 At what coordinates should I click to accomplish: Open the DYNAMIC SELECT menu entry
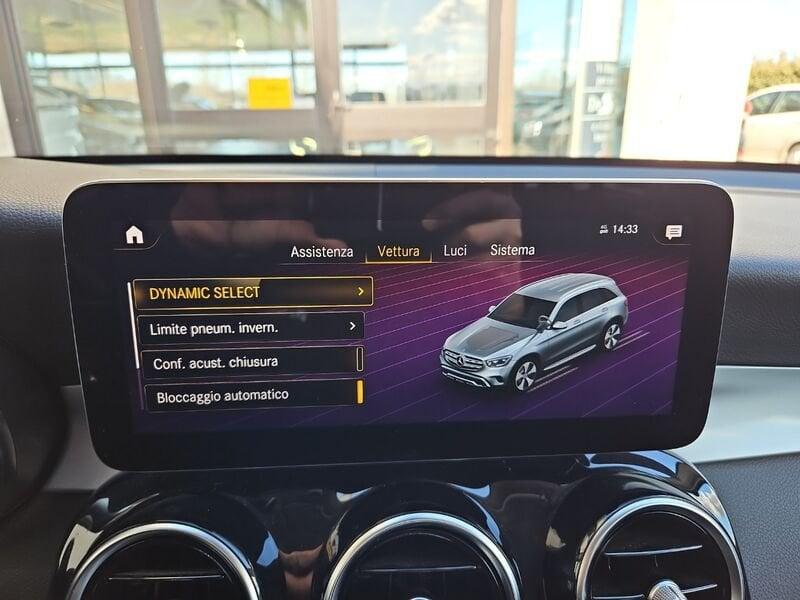click(253, 292)
